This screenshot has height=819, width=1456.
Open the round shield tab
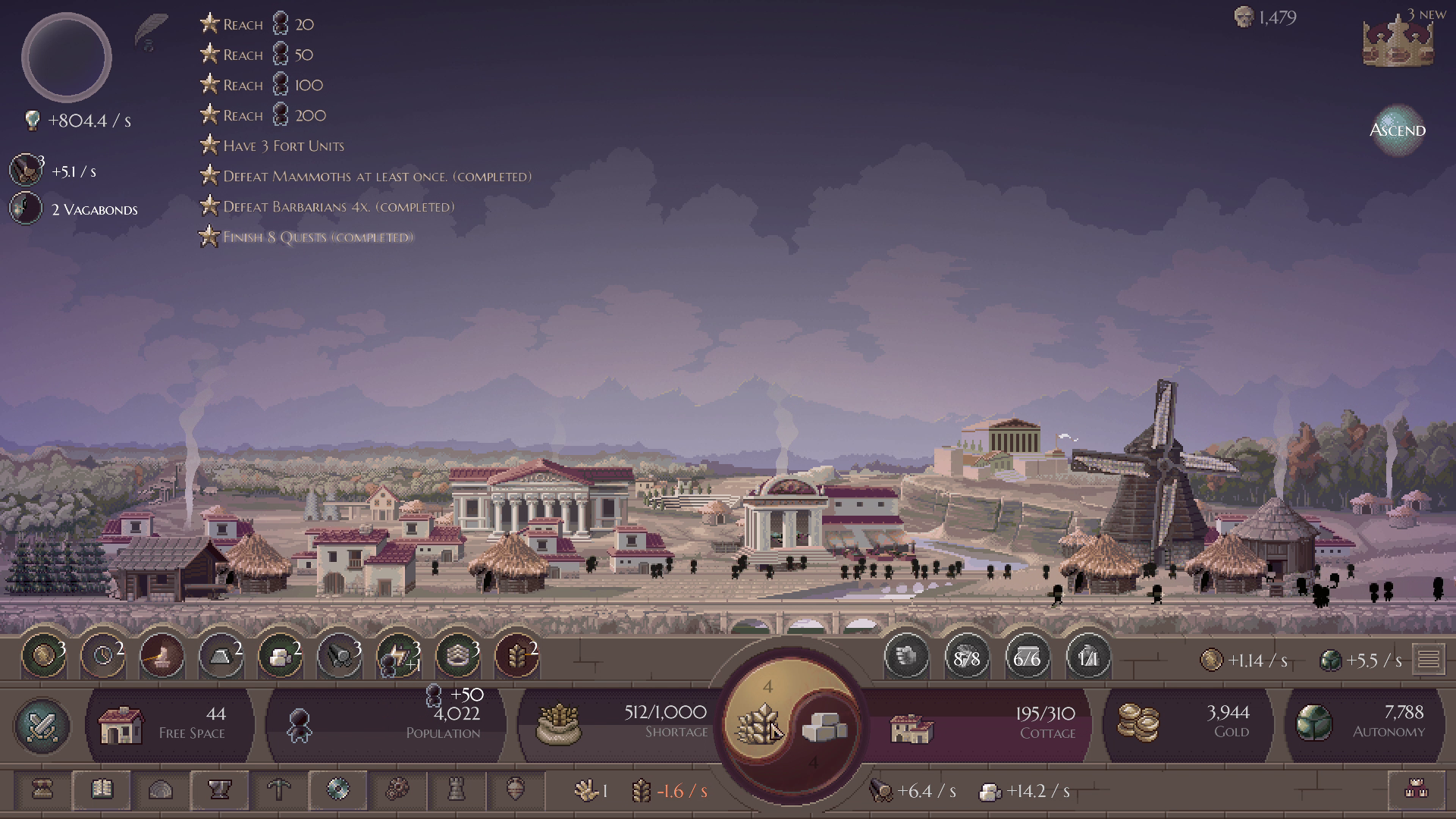338,790
